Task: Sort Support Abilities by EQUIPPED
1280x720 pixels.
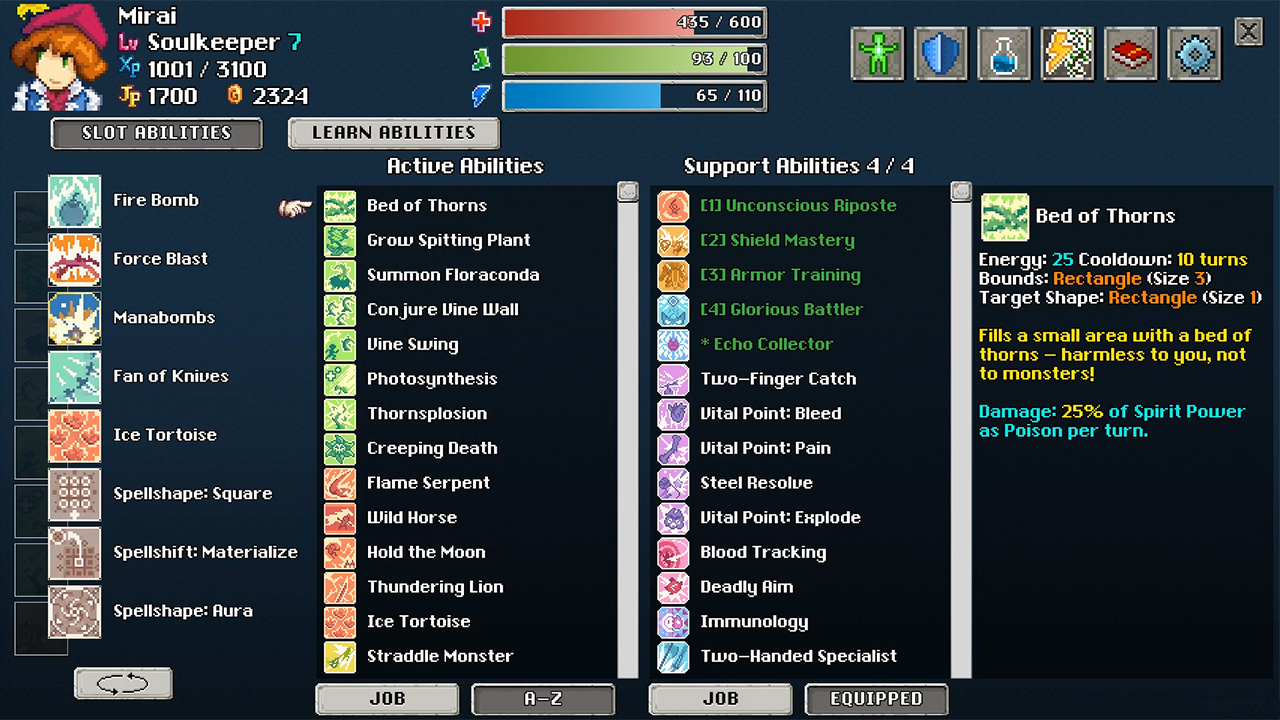Action: click(x=876, y=699)
